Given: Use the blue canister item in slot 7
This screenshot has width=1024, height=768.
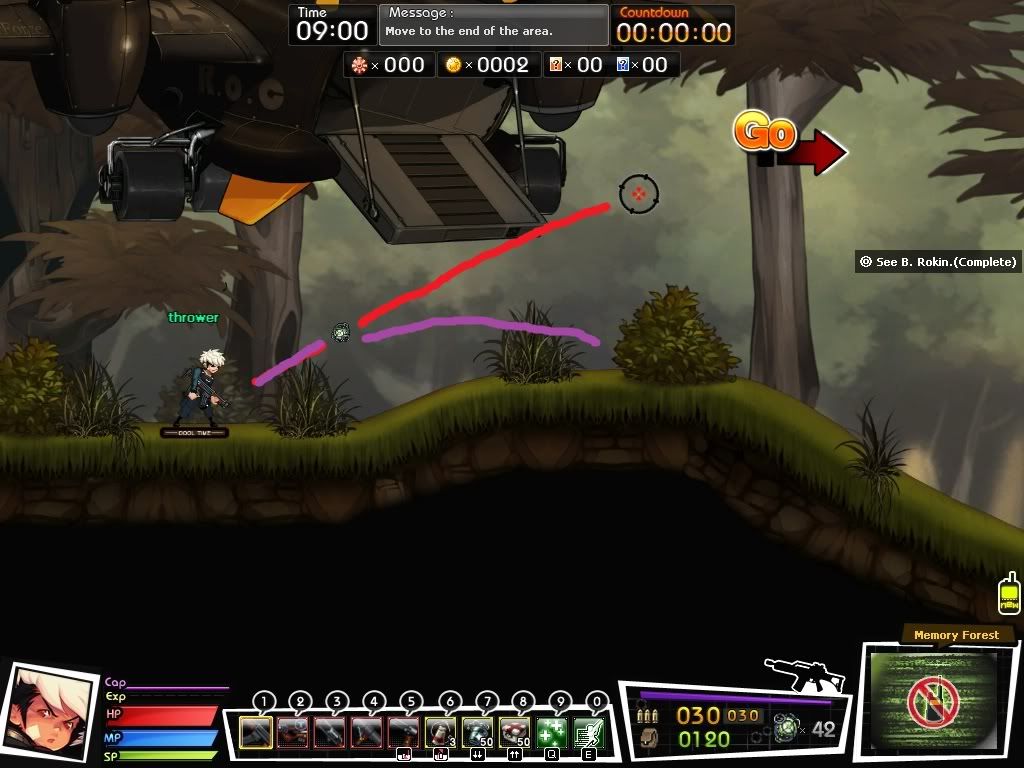Looking at the screenshot, I should click(x=478, y=733).
